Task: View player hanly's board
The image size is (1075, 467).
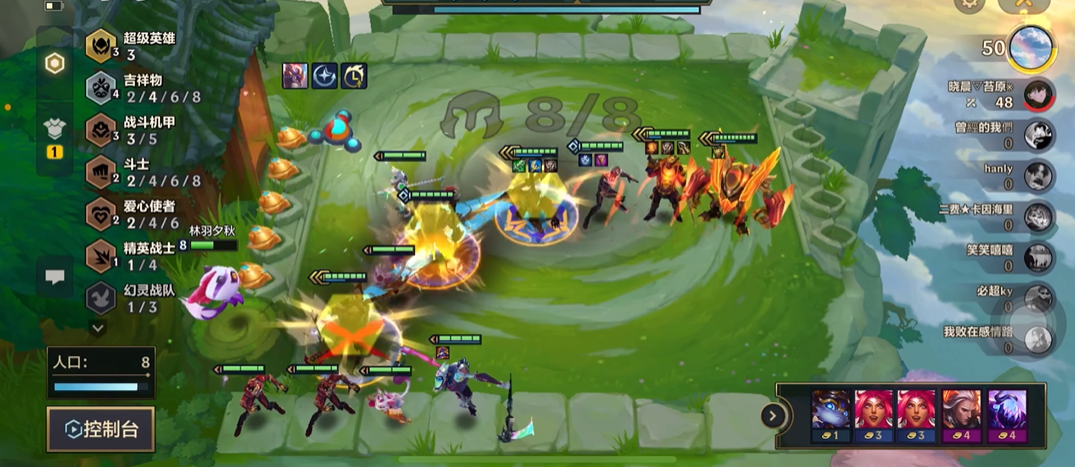Action: coord(1038,175)
